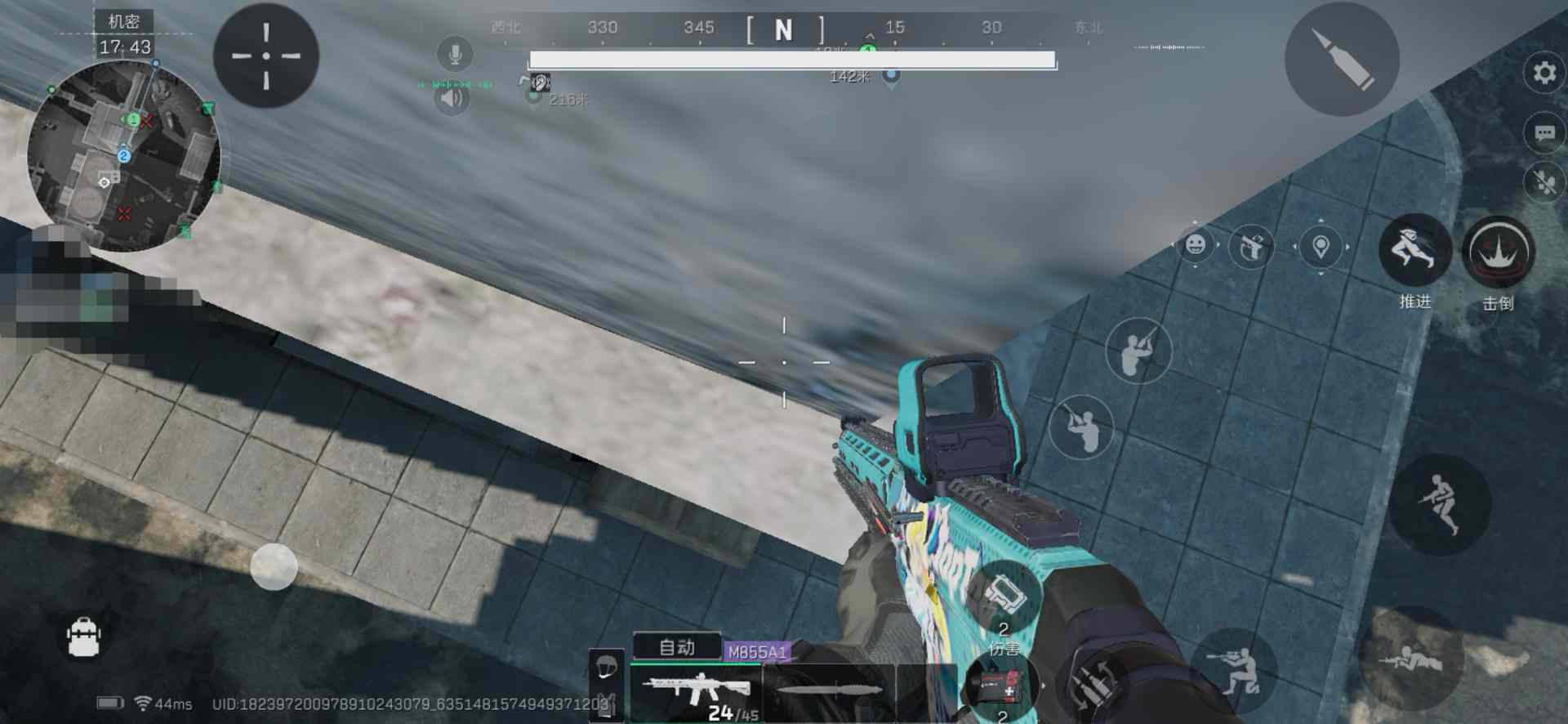The height and width of the screenshot is (724, 1568).
Task: Toggle the speaker sound button
Action: pyautogui.click(x=452, y=99)
